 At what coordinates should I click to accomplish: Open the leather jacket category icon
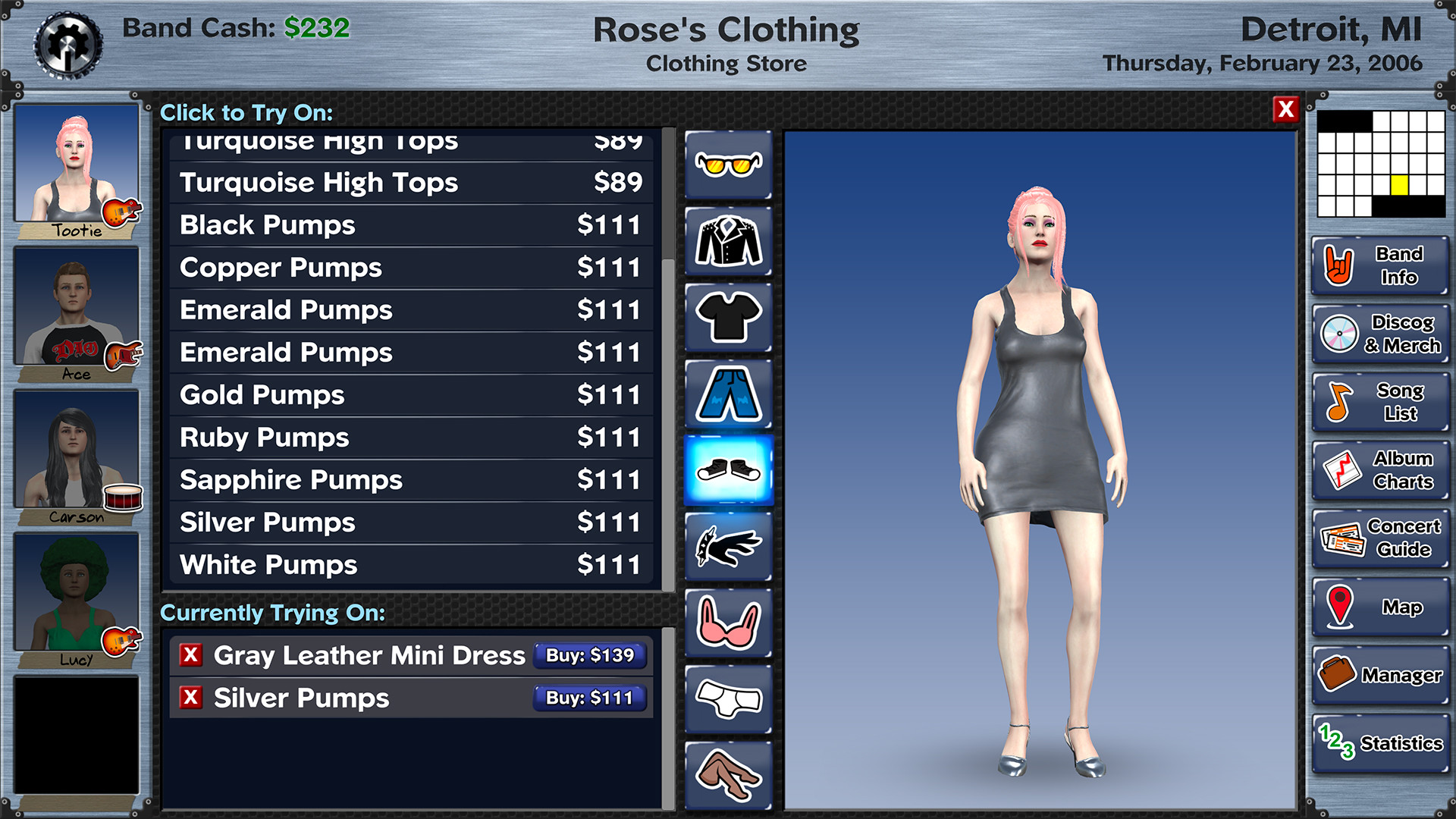tap(727, 239)
